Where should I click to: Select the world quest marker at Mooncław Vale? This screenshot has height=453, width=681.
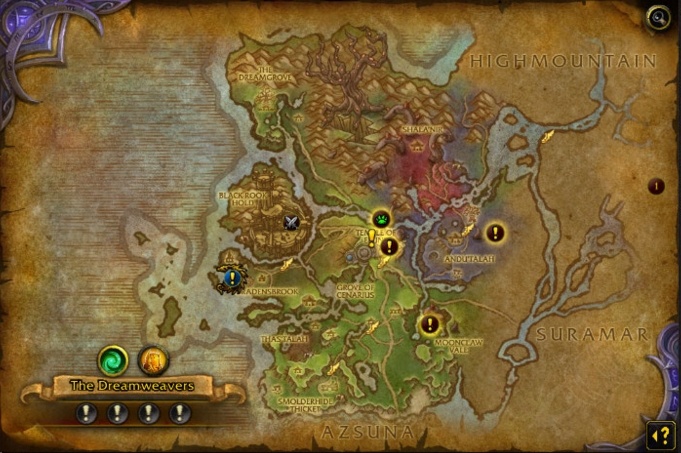pyautogui.click(x=430, y=324)
